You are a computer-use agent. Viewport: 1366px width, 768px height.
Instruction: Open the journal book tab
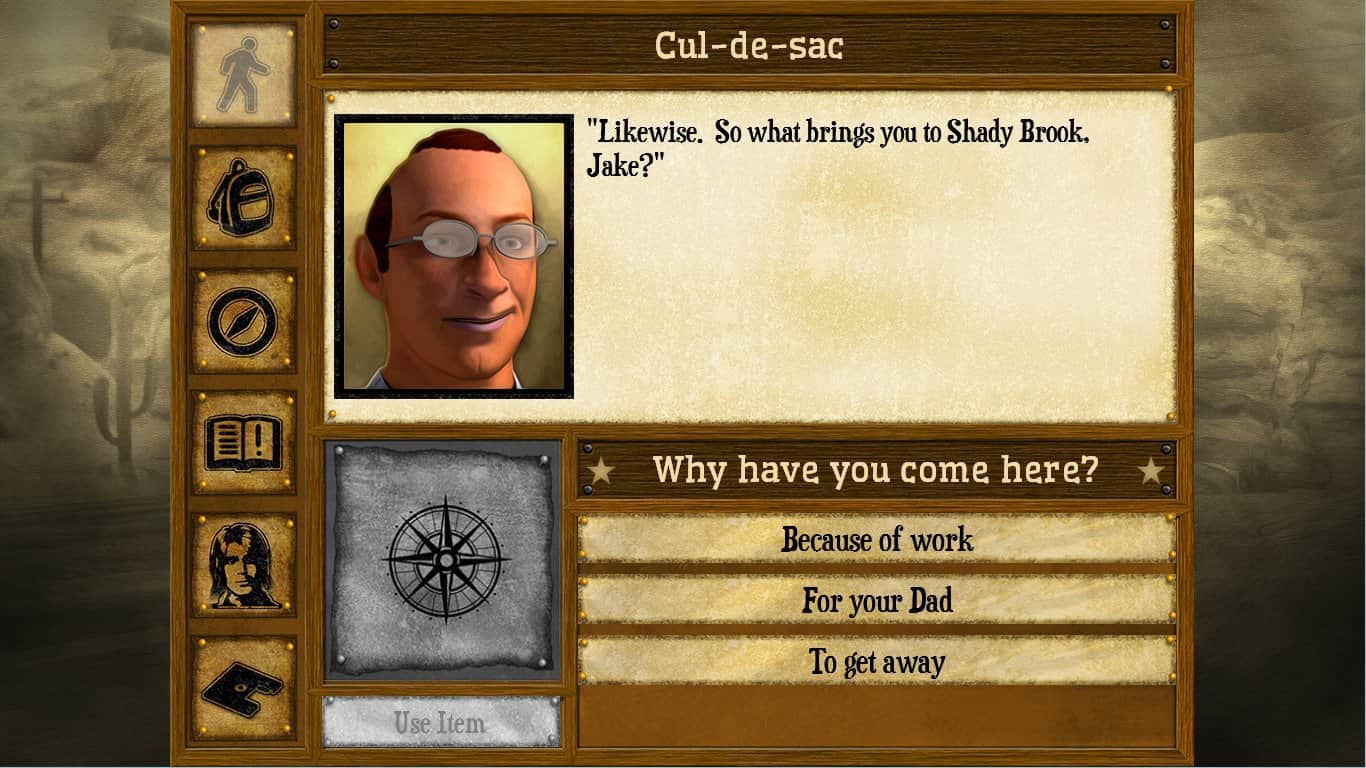(243, 442)
